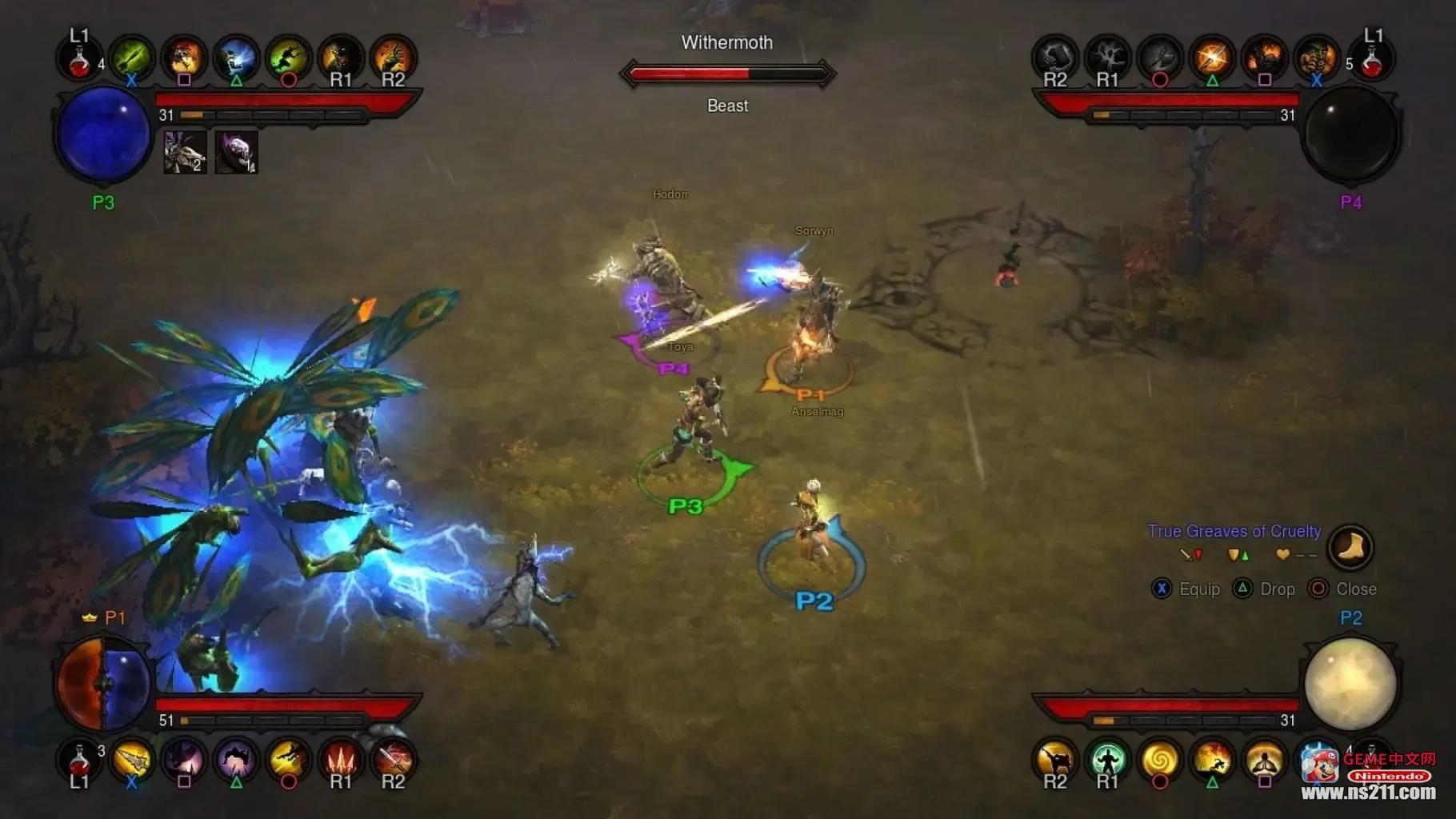Screen dimensions: 1456x819
Task: Use P1's health potion
Action: (79, 760)
